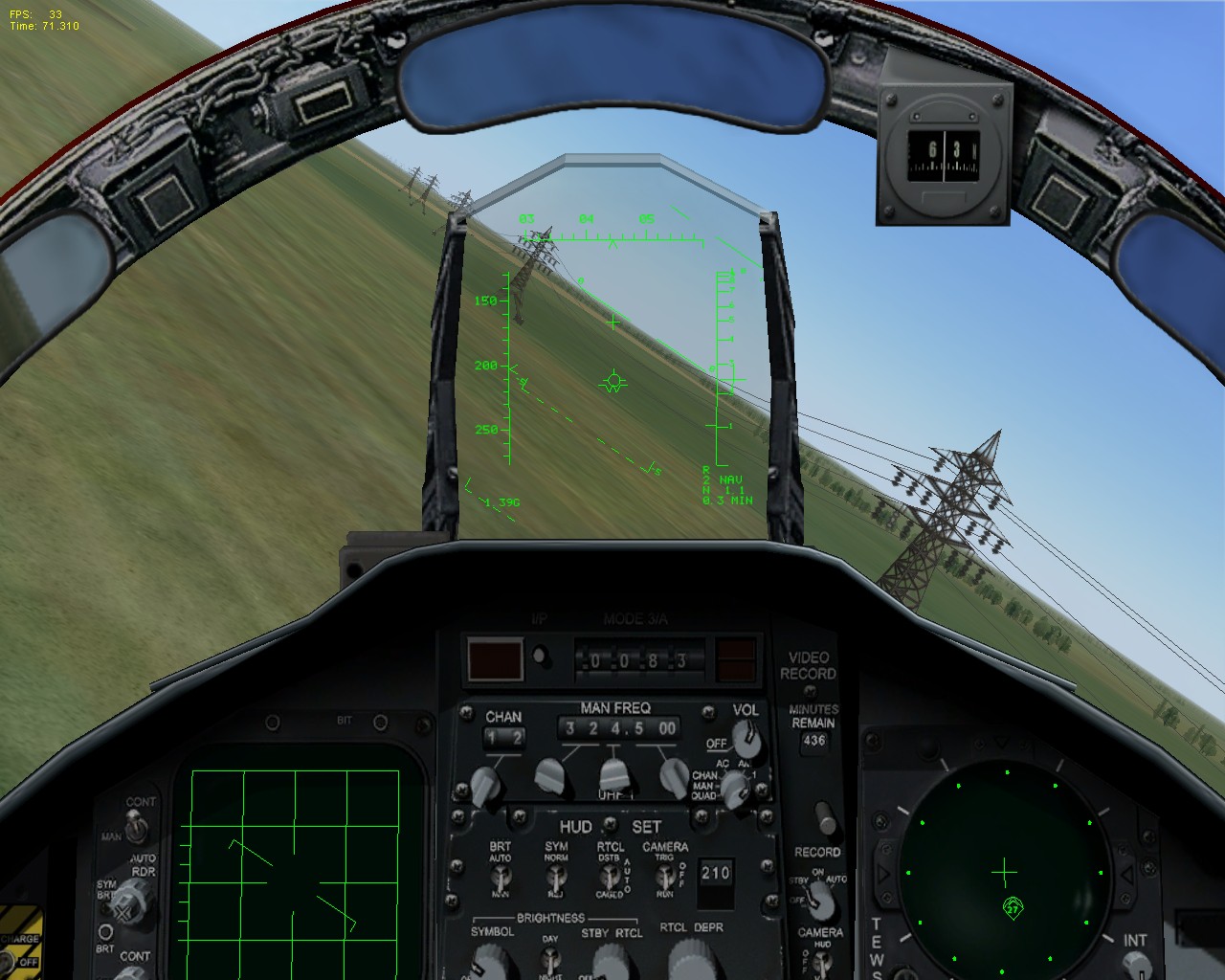Flip the BRT switch from AUTO to MAN

pyautogui.click(x=502, y=876)
